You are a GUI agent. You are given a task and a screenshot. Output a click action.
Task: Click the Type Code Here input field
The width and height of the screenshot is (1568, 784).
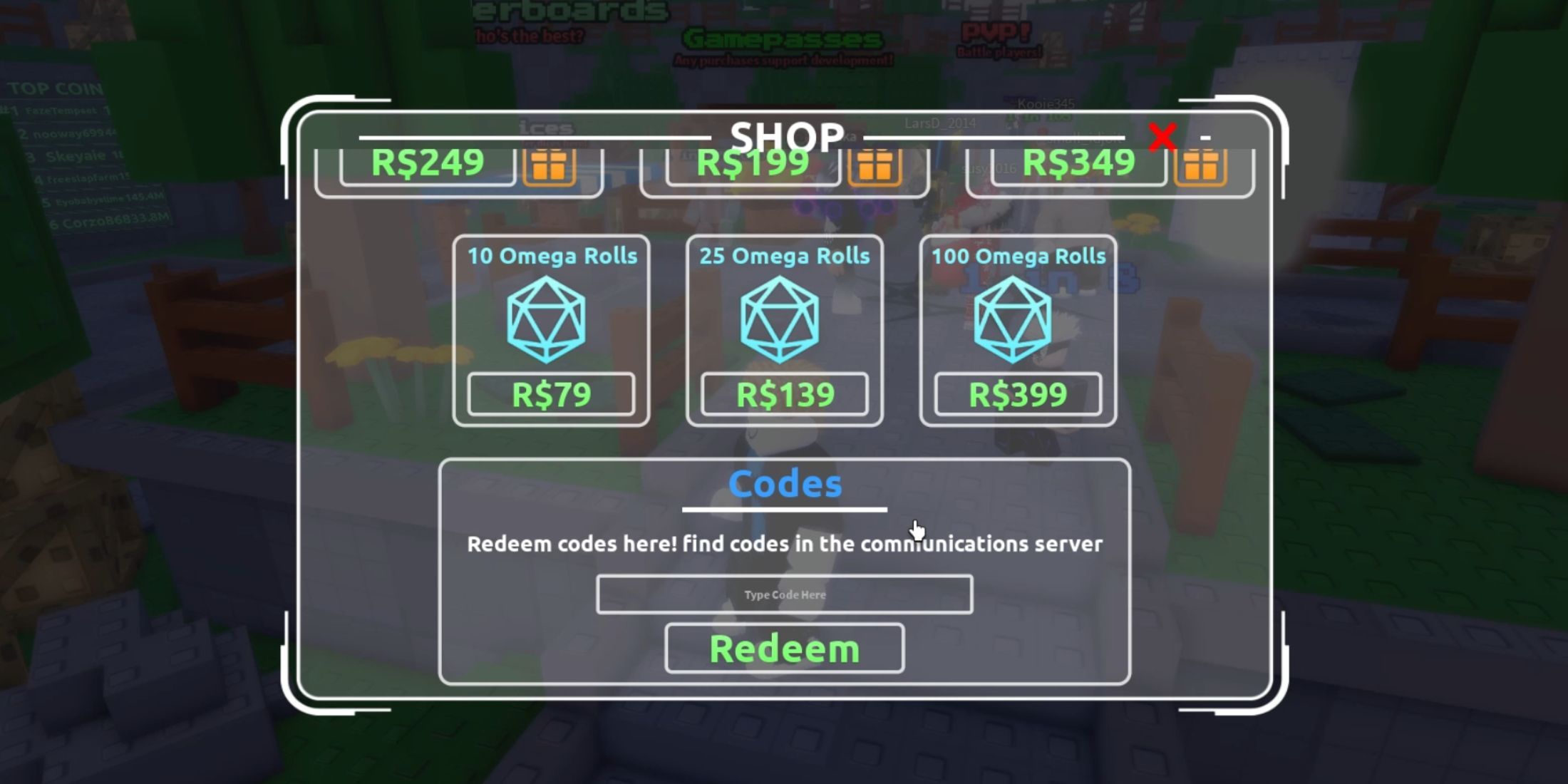(784, 594)
